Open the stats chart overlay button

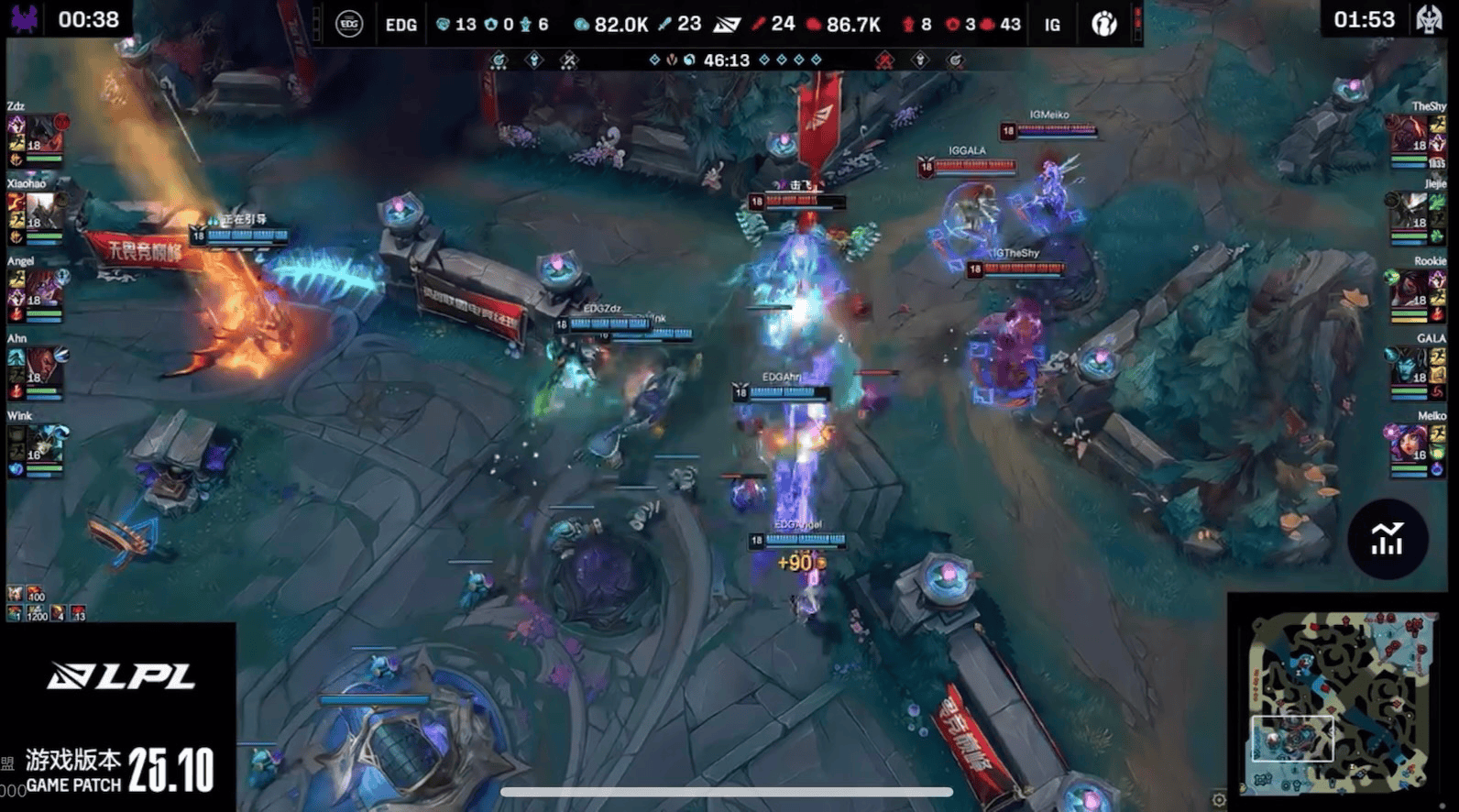1387,539
